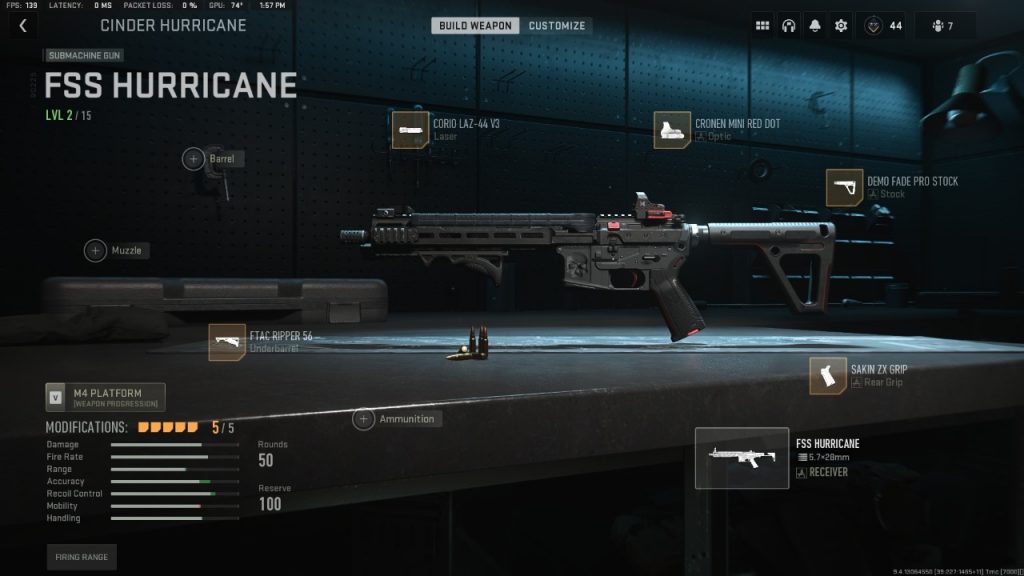Viewport: 1024px width, 576px height.
Task: Open the Customize tab
Action: 557,25
